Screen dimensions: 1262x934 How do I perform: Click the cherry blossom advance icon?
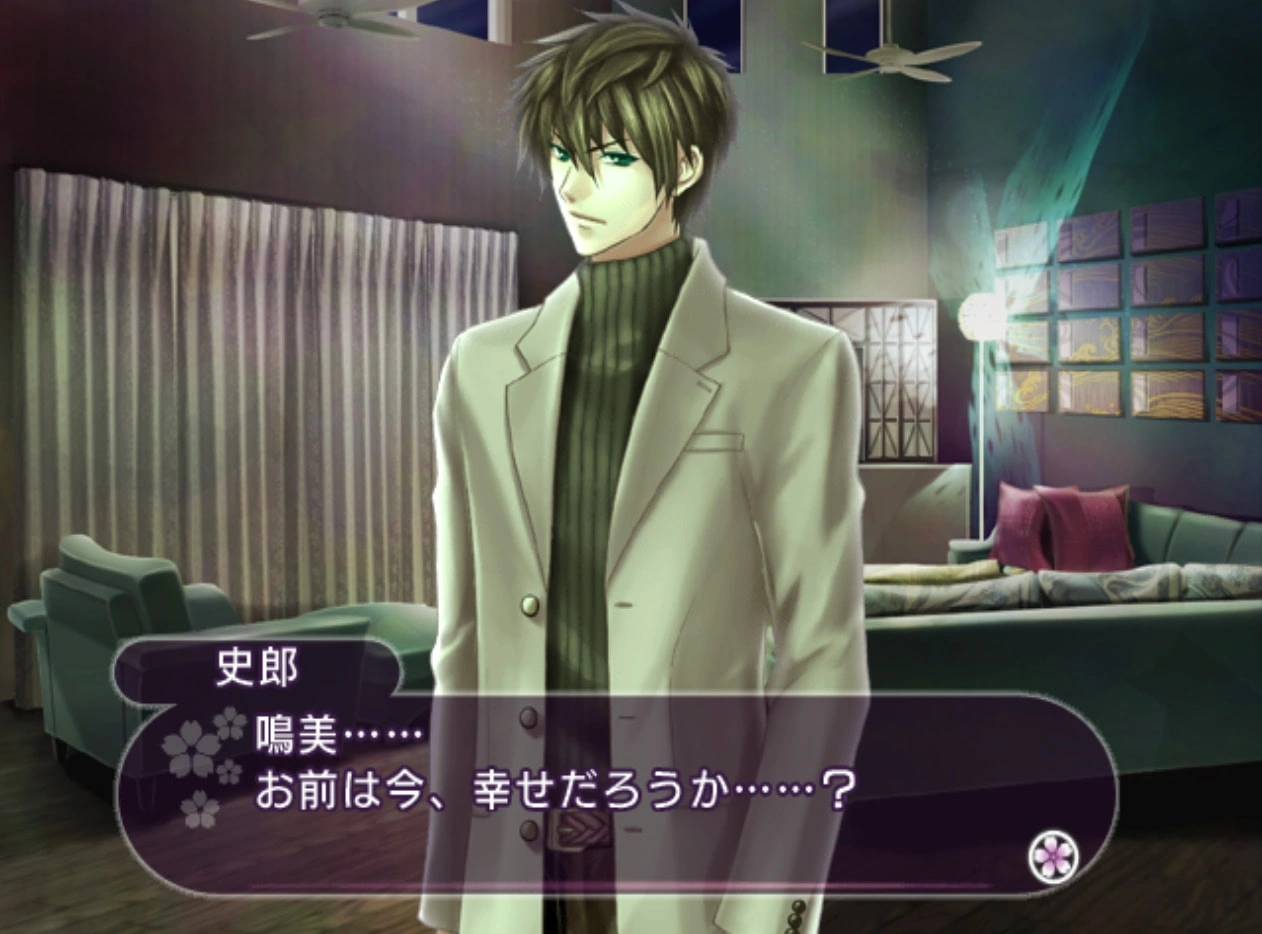pyautogui.click(x=1053, y=856)
